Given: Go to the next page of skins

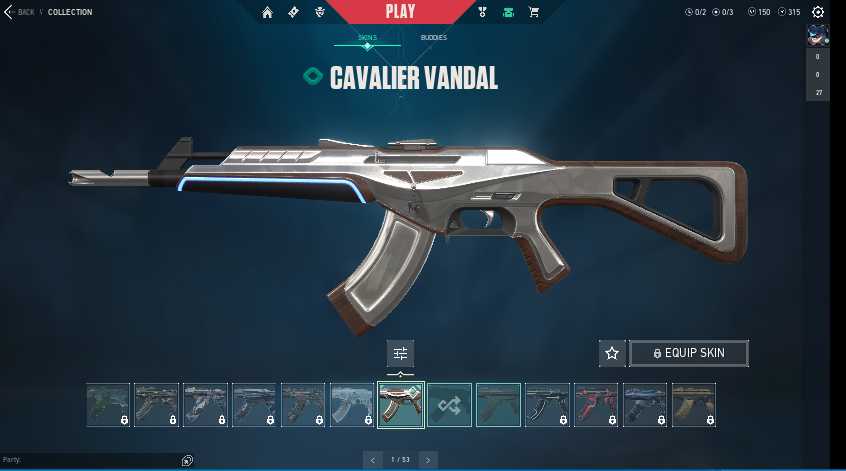Looking at the screenshot, I should click(x=428, y=460).
